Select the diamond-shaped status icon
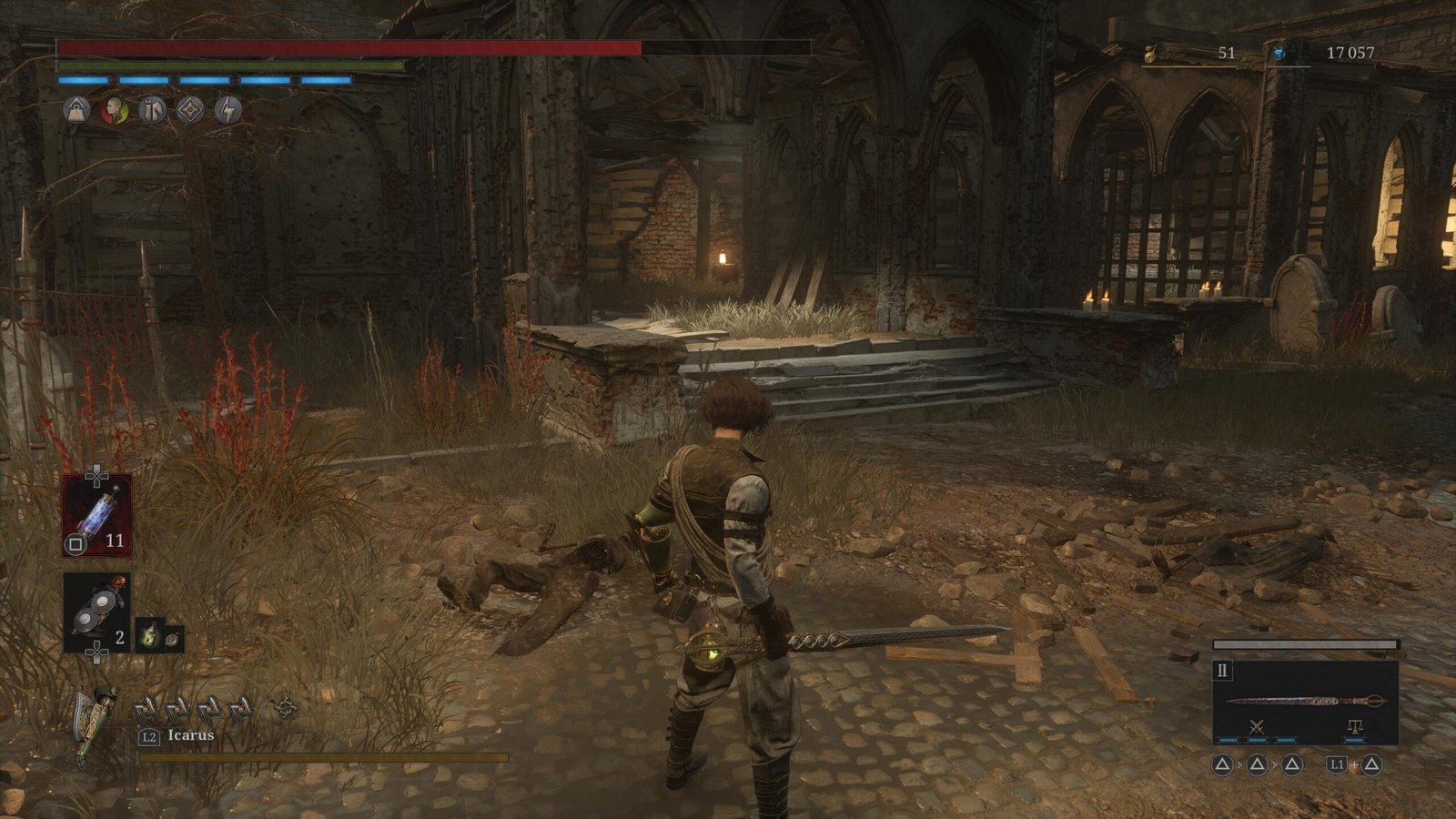The height and width of the screenshot is (819, 1456). 190,111
